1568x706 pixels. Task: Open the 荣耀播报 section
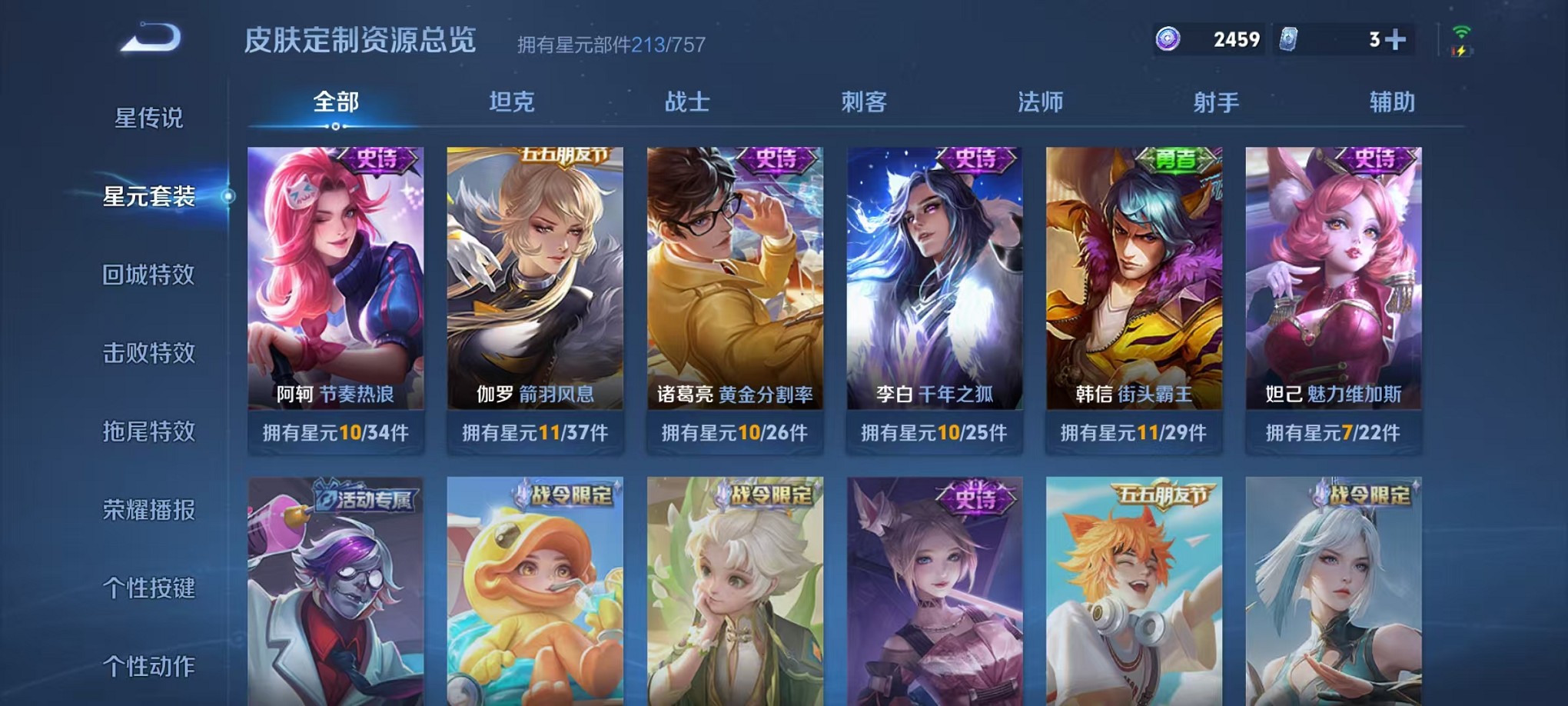(148, 509)
